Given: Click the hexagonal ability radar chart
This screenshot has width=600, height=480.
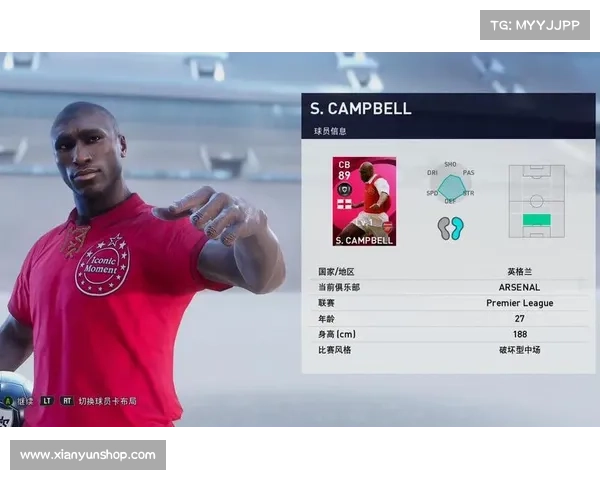Looking at the screenshot, I should (x=451, y=185).
